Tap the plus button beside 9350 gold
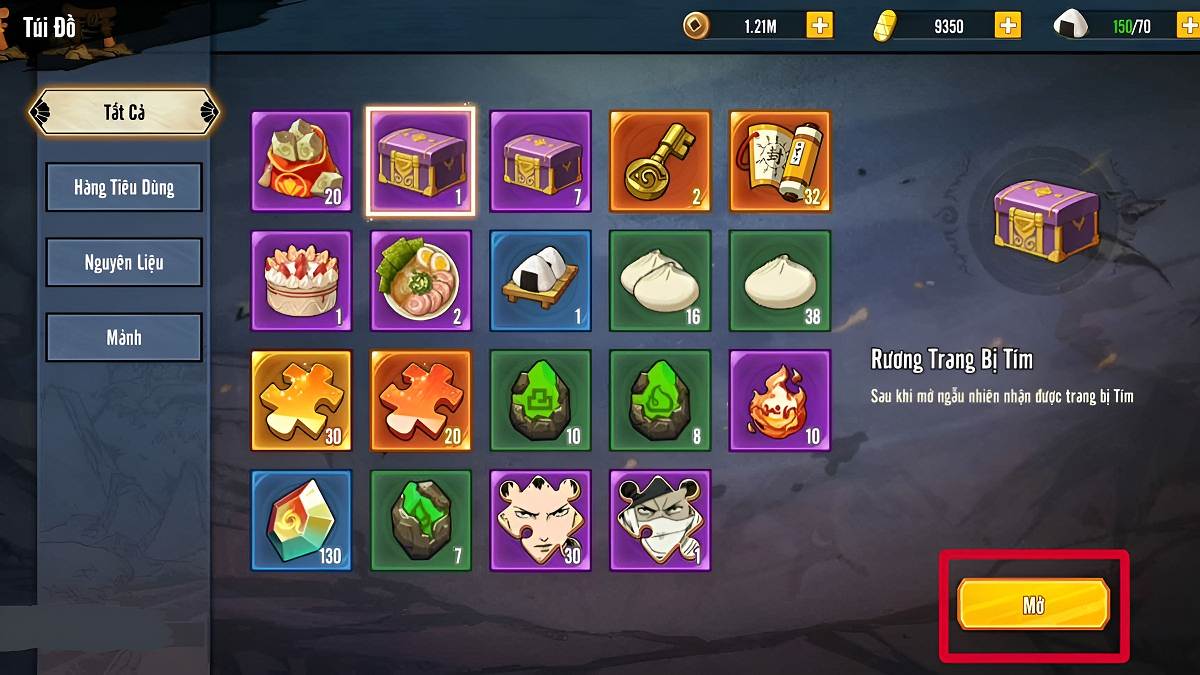The width and height of the screenshot is (1200, 675). (1007, 26)
